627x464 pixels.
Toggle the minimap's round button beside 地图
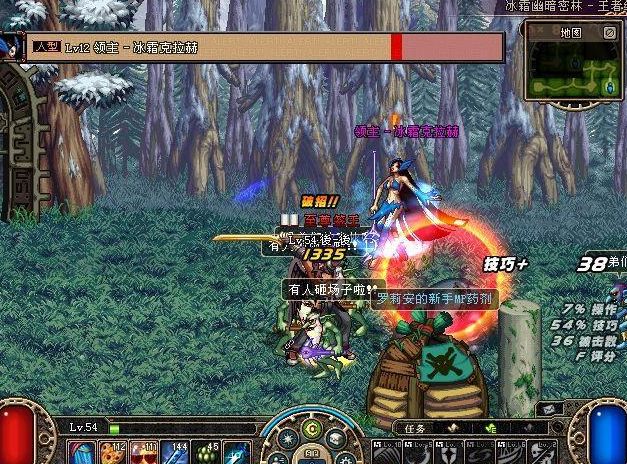[x=609, y=33]
